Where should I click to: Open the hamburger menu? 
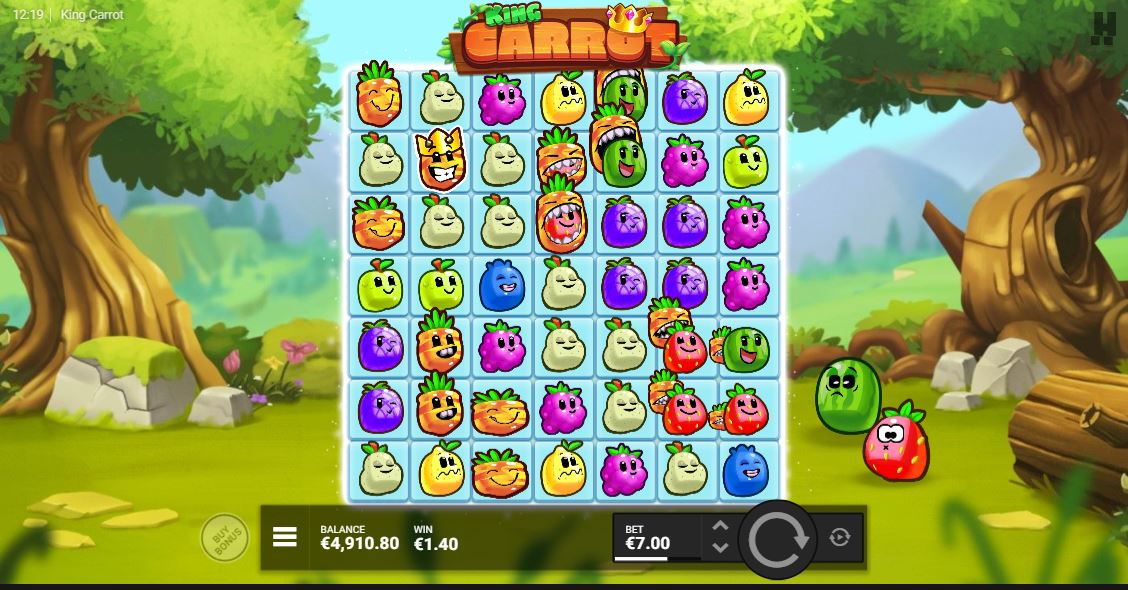click(285, 538)
